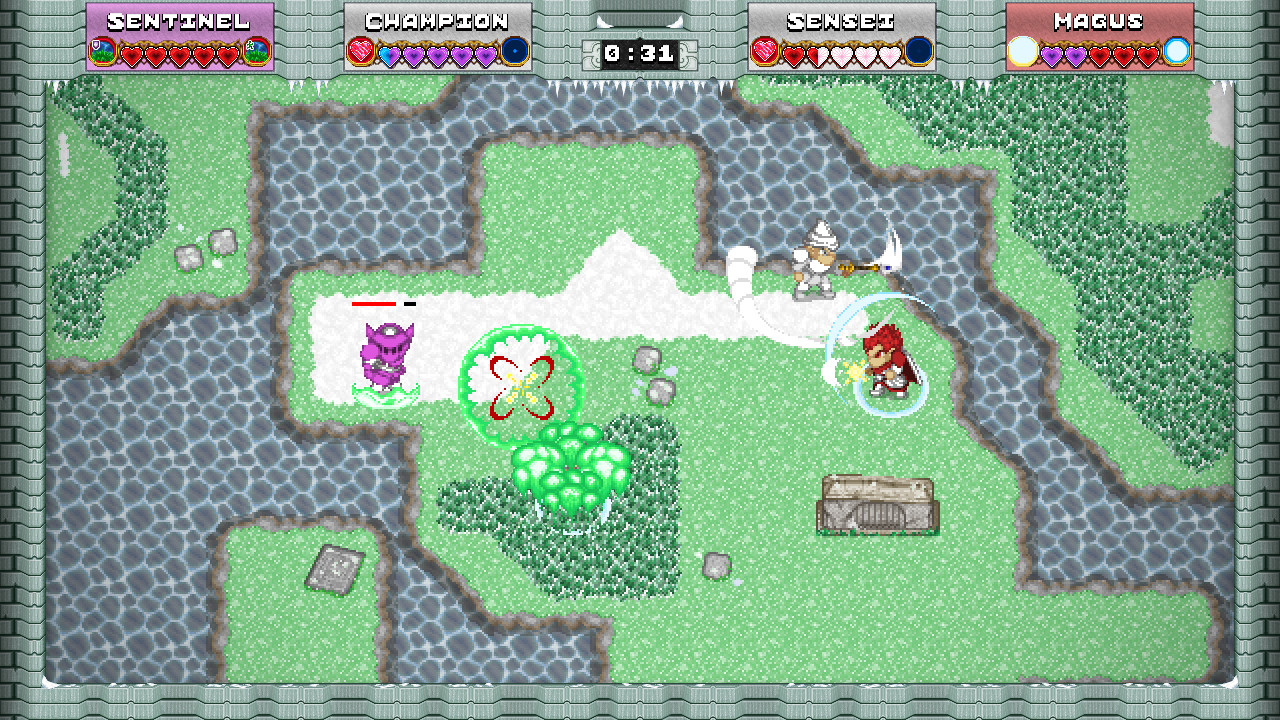Click Sensei's red special heart medallion
This screenshot has height=720, width=1280.
[x=763, y=50]
